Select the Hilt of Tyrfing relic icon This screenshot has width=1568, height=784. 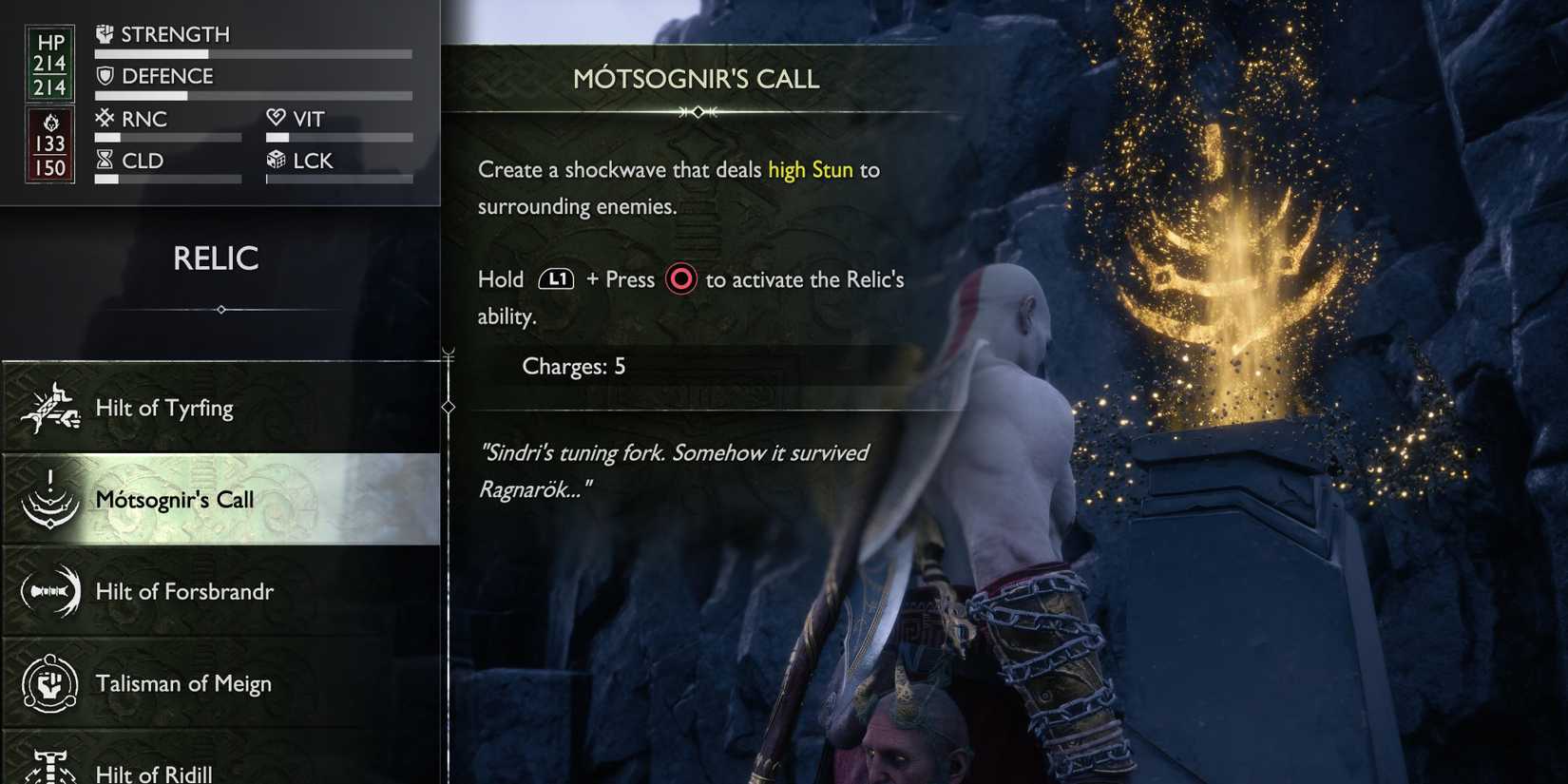(x=52, y=407)
